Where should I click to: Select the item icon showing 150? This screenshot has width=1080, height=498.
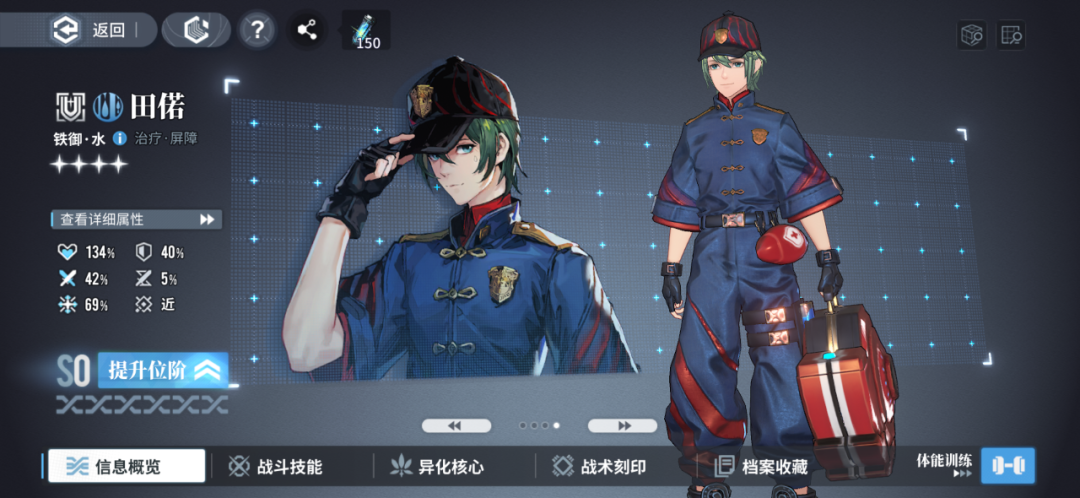tap(366, 30)
